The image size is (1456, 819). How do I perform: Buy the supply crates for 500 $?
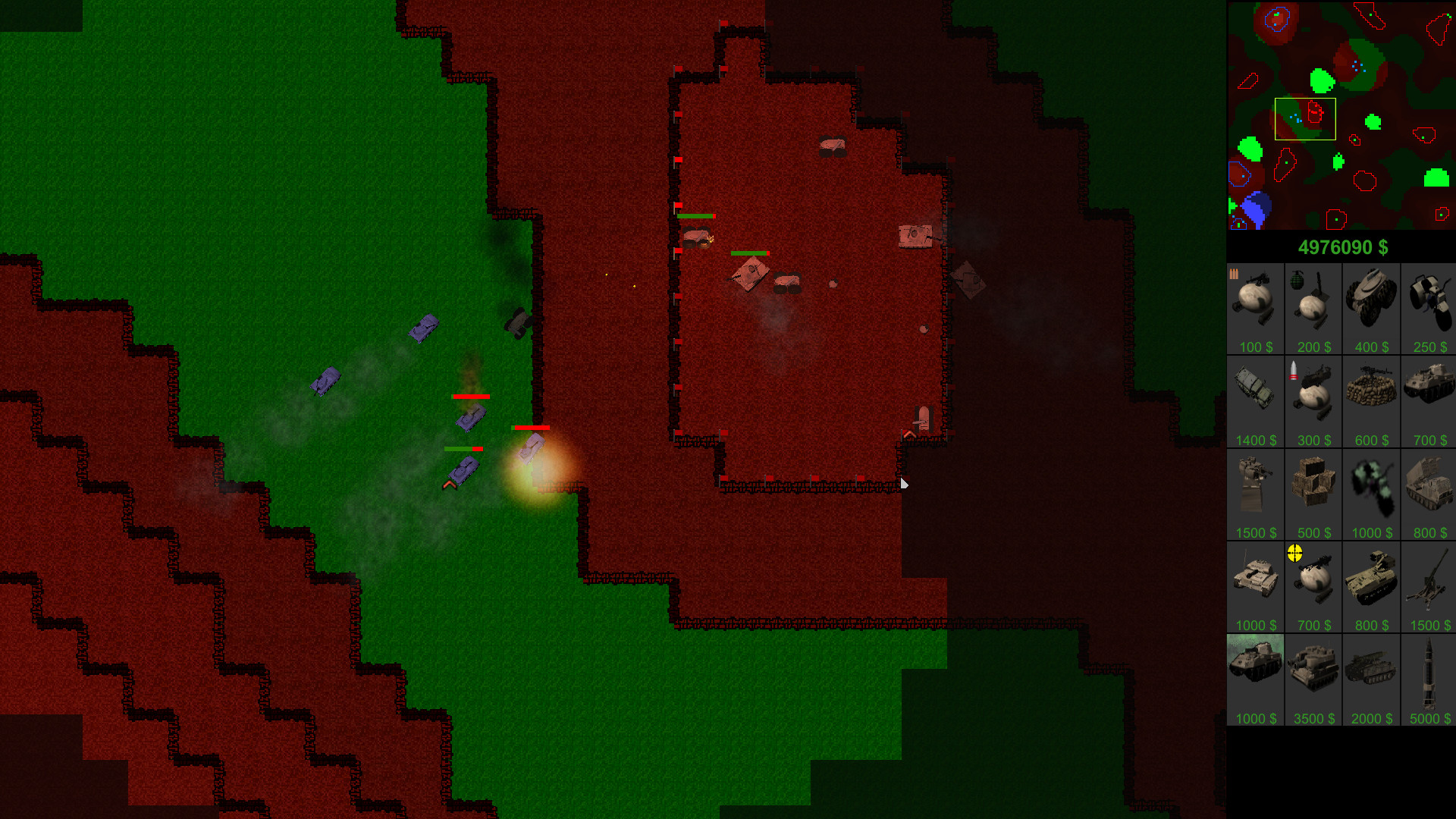[1313, 489]
